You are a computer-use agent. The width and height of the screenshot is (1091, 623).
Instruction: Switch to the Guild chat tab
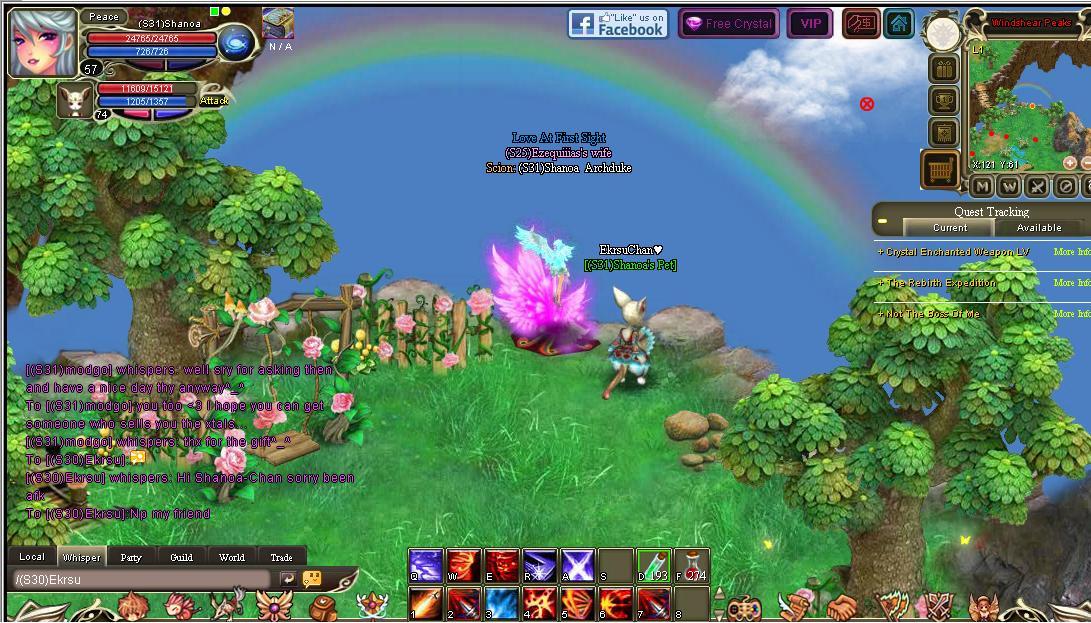181,557
